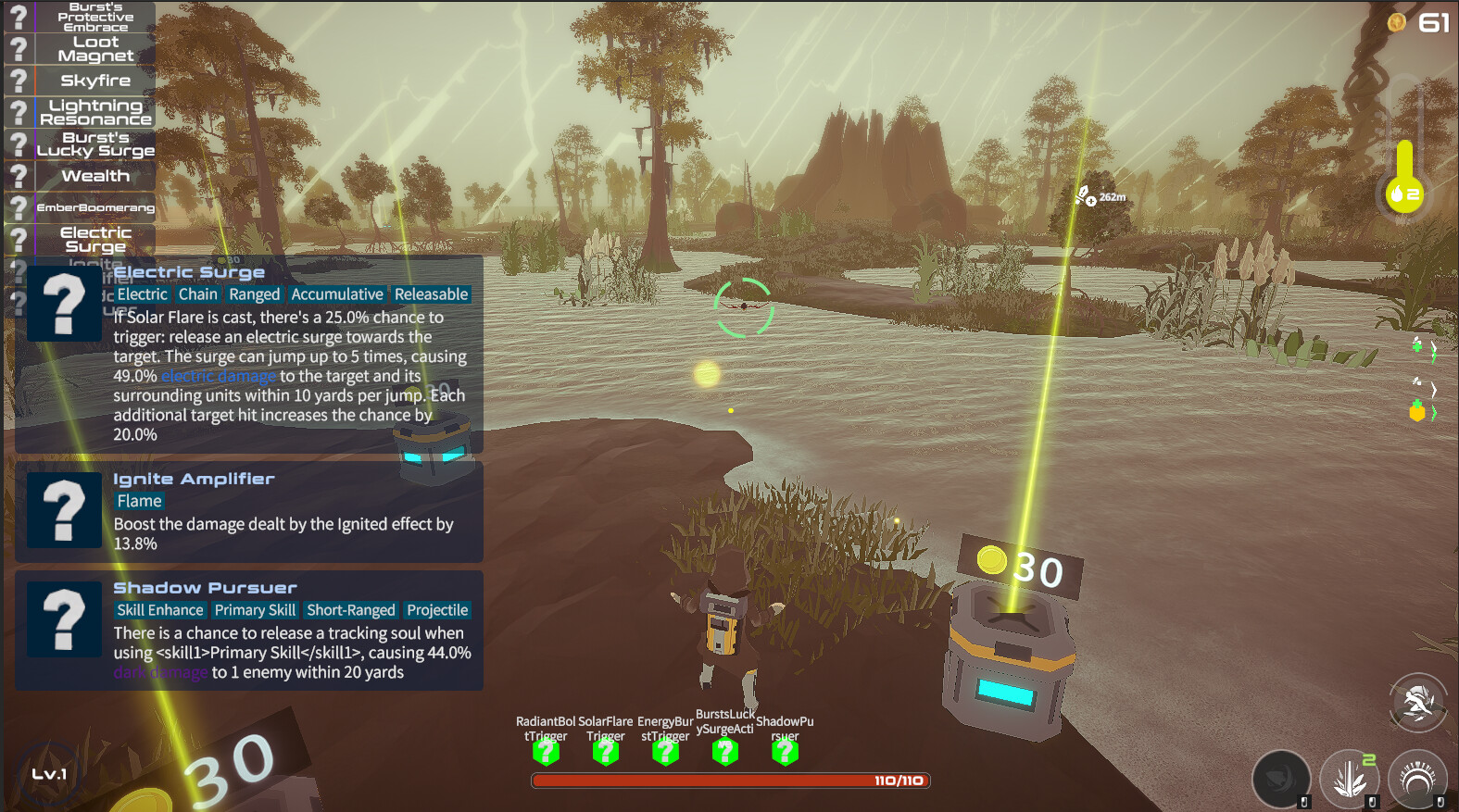This screenshot has height=812, width=1459.
Task: Click the EnergyBurstTrigger green hexagon icon
Action: (x=665, y=752)
